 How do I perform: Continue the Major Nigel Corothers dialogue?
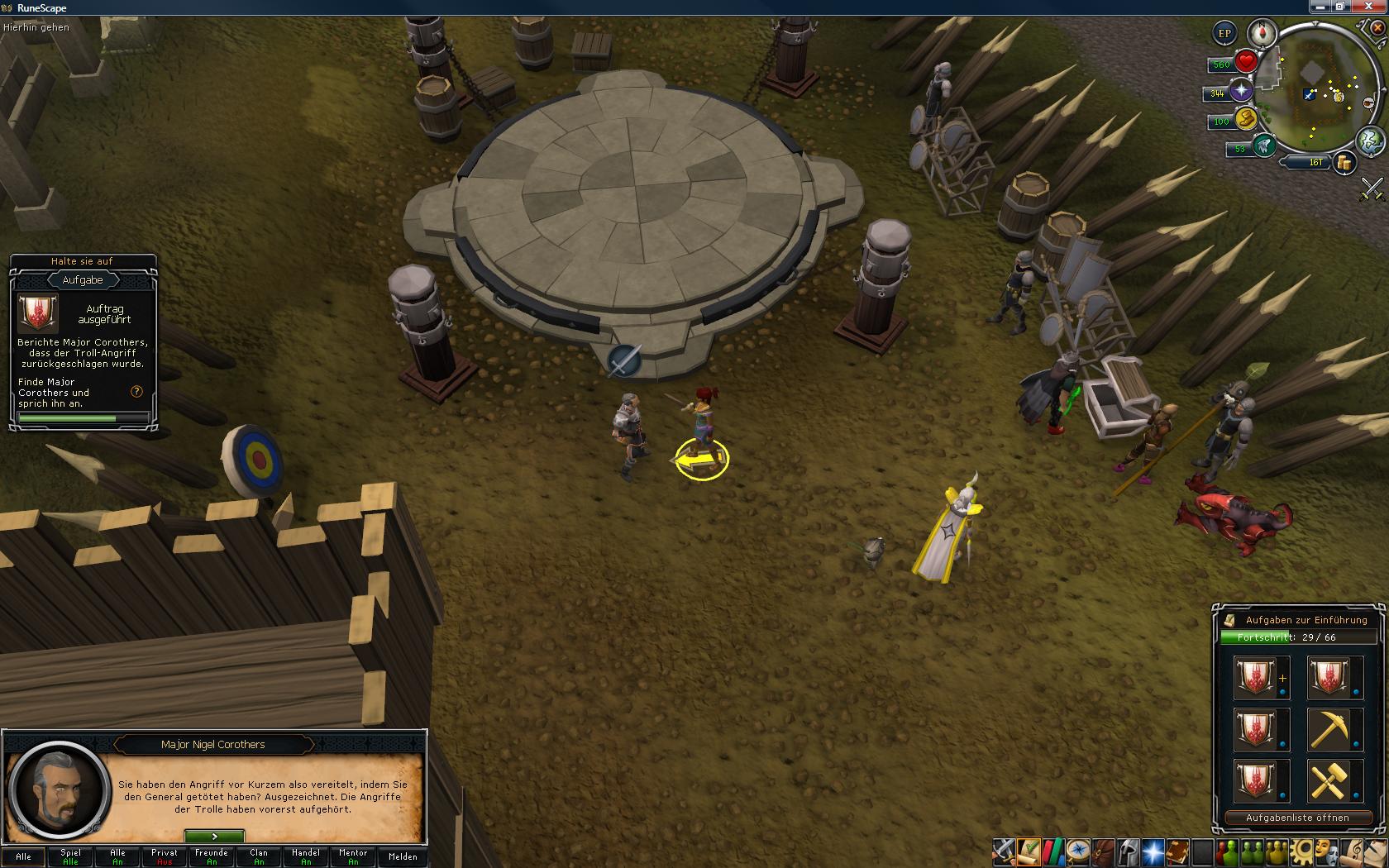click(214, 837)
